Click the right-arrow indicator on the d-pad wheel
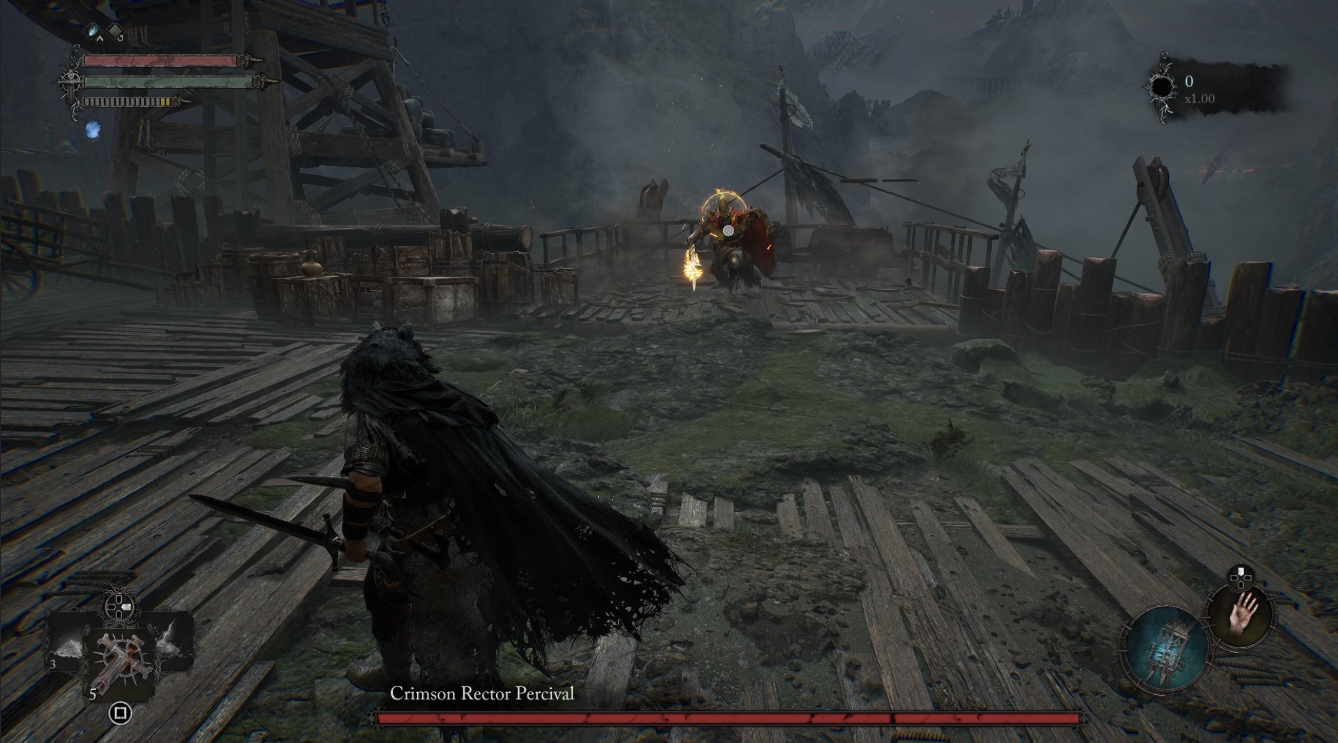 coord(127,606)
